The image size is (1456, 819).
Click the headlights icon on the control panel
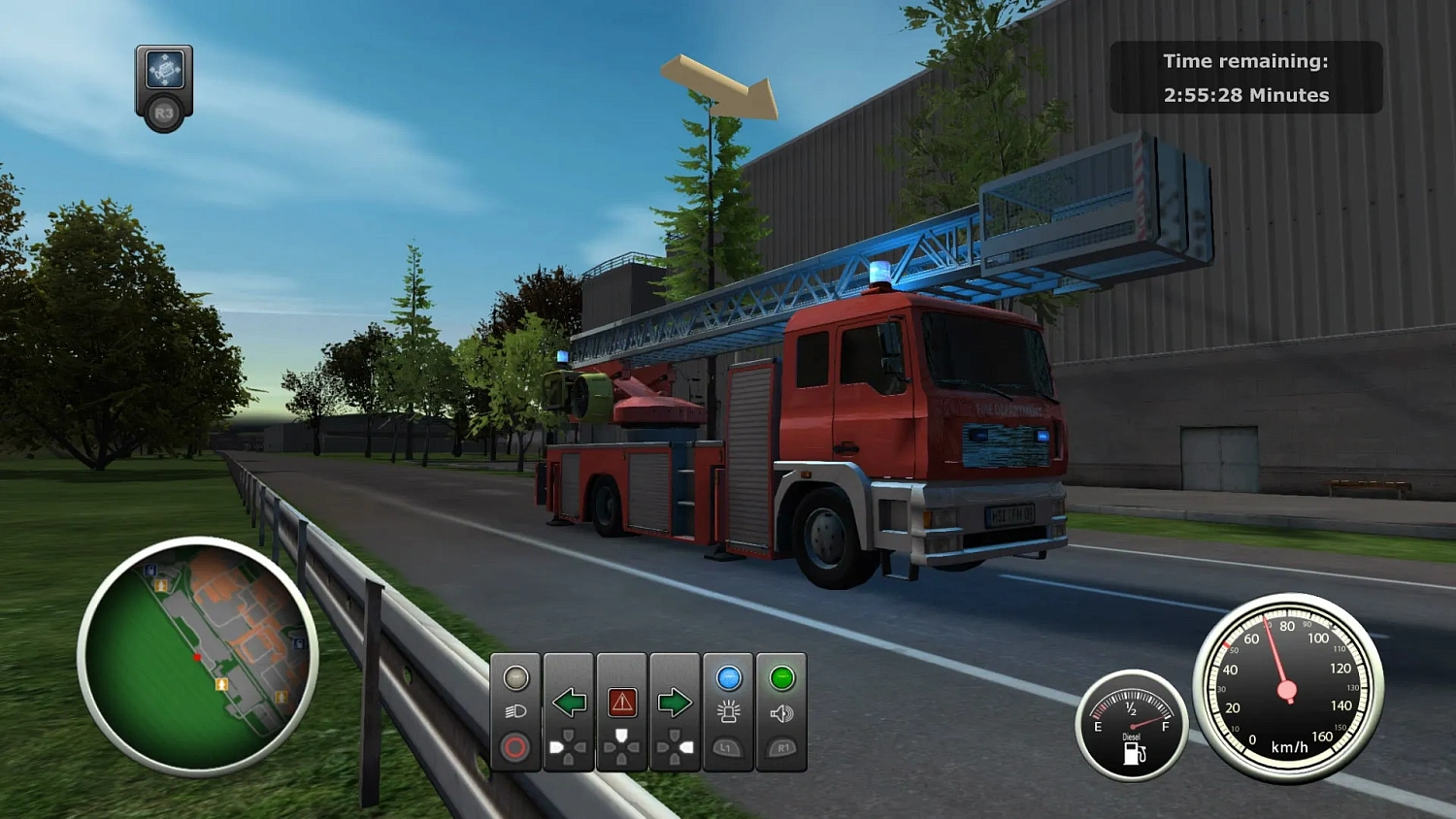pos(516,711)
